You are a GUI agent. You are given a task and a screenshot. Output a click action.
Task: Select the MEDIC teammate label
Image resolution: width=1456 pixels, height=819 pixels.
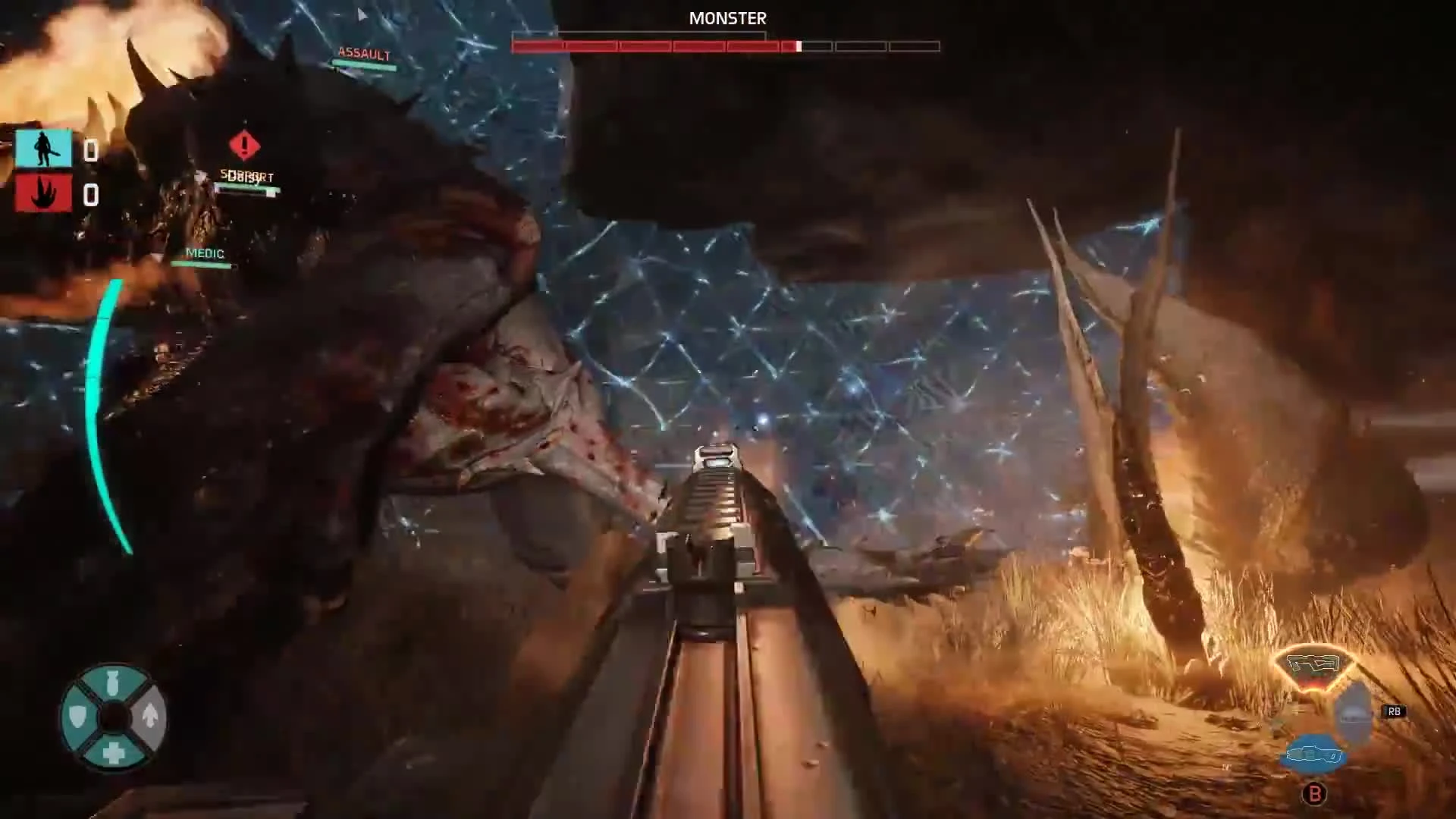pyautogui.click(x=206, y=253)
